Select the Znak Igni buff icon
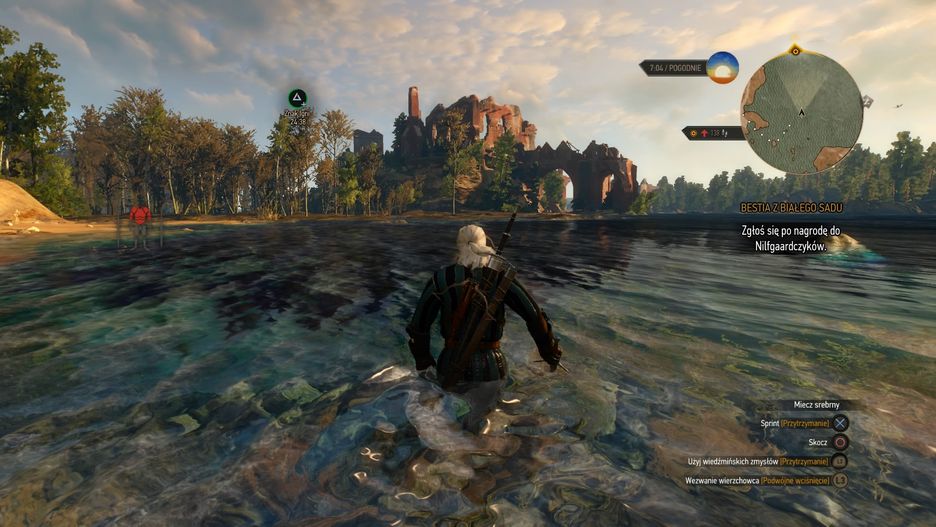Viewport: 936px width, 527px height. click(x=296, y=98)
